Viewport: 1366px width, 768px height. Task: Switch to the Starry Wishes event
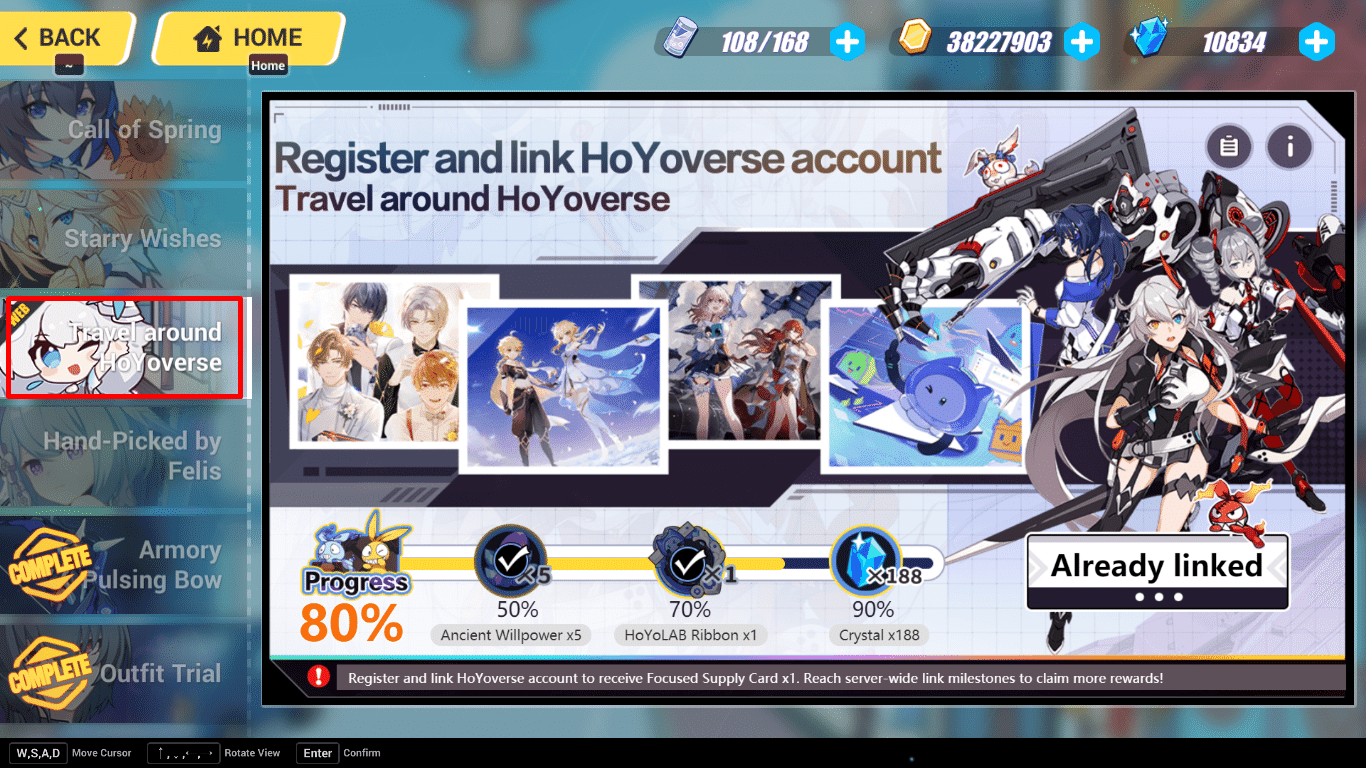(124, 238)
